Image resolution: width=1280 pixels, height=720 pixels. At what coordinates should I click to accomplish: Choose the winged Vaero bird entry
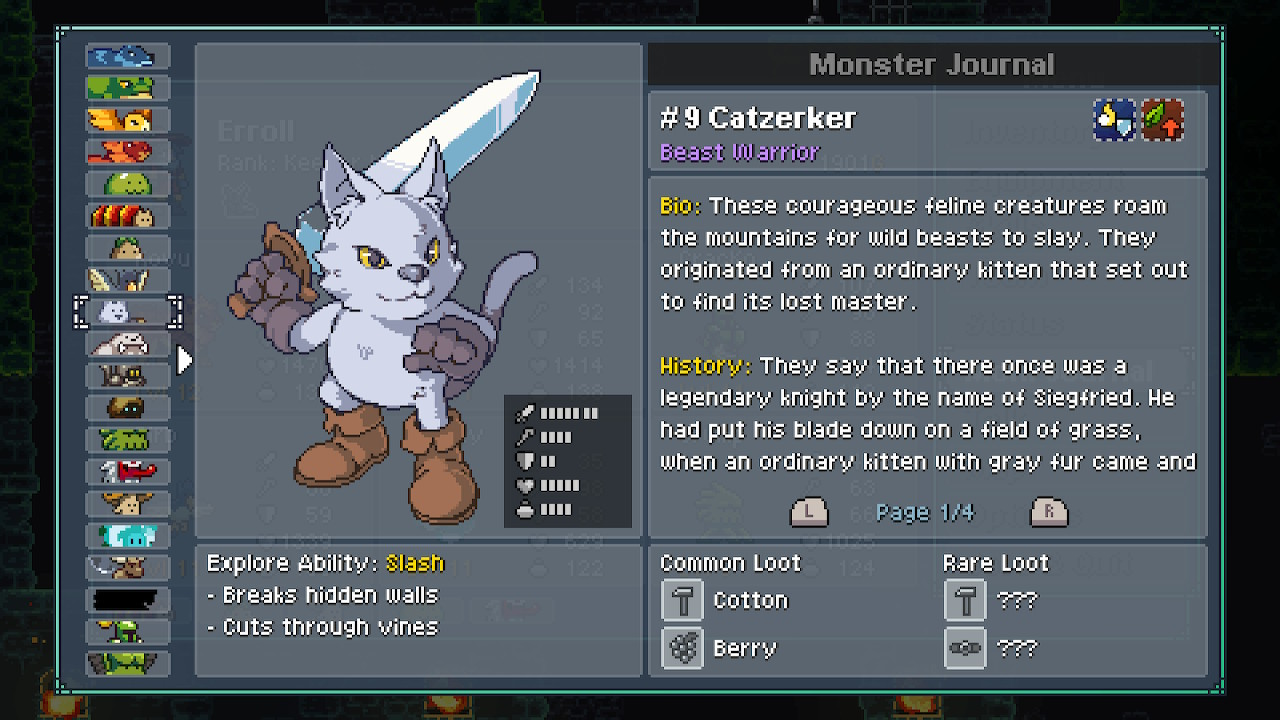pyautogui.click(x=127, y=280)
